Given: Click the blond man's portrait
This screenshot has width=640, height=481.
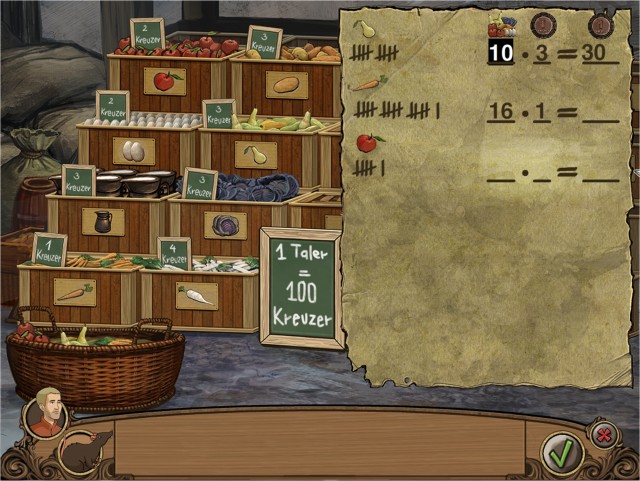Looking at the screenshot, I should pos(46,411).
